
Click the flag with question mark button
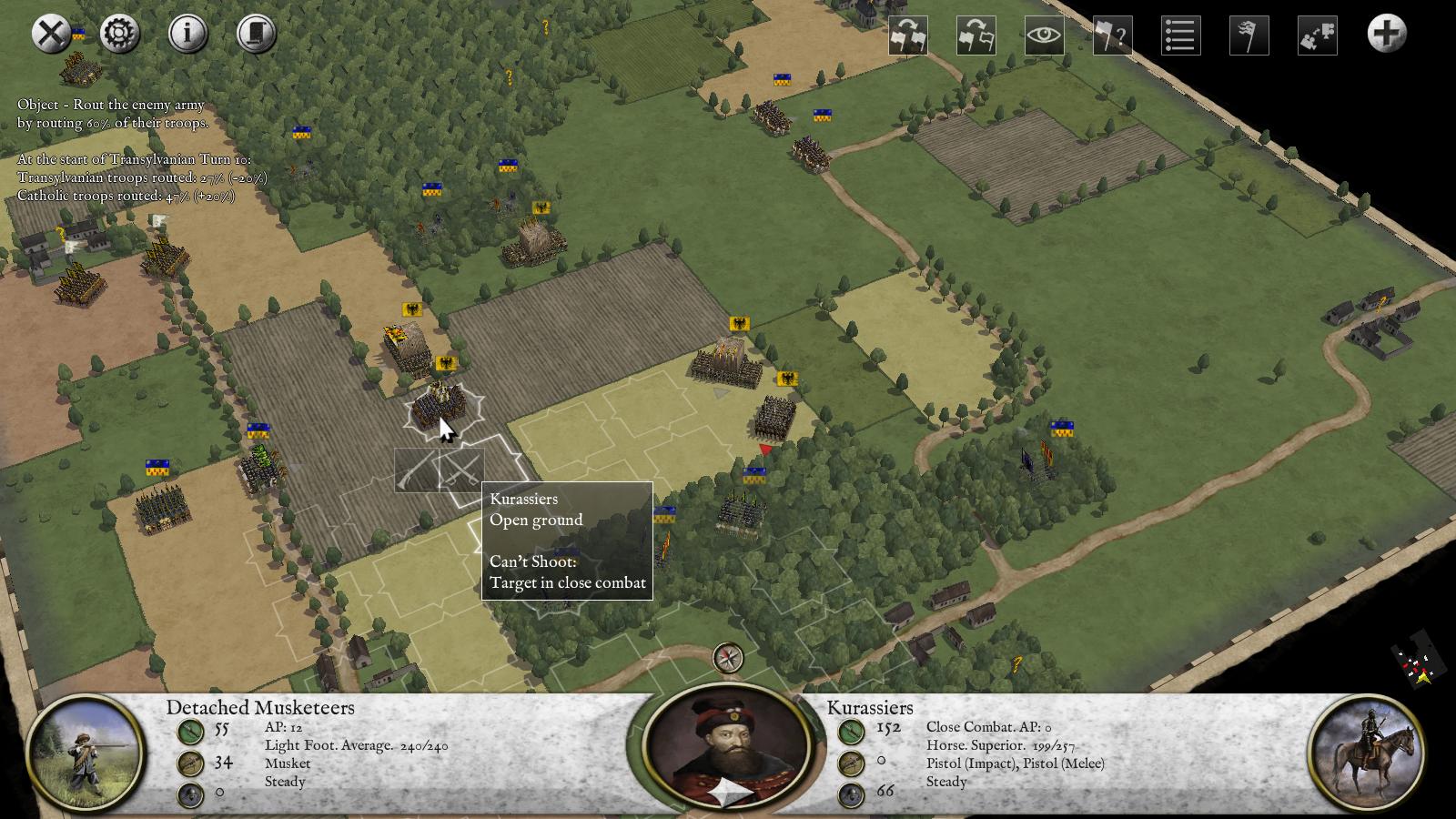(x=1112, y=36)
